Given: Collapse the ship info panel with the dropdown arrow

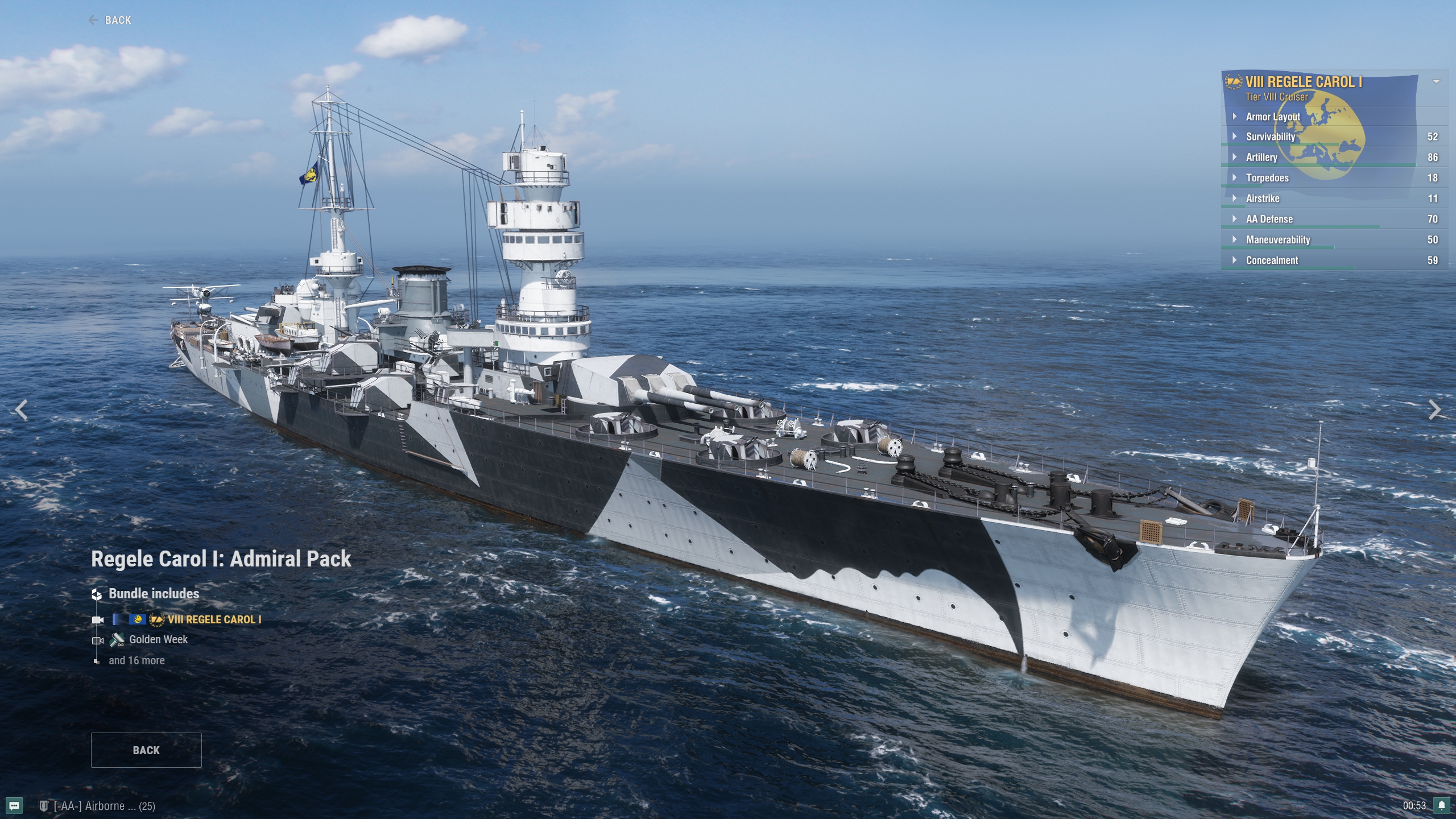Looking at the screenshot, I should pos(1436,82).
